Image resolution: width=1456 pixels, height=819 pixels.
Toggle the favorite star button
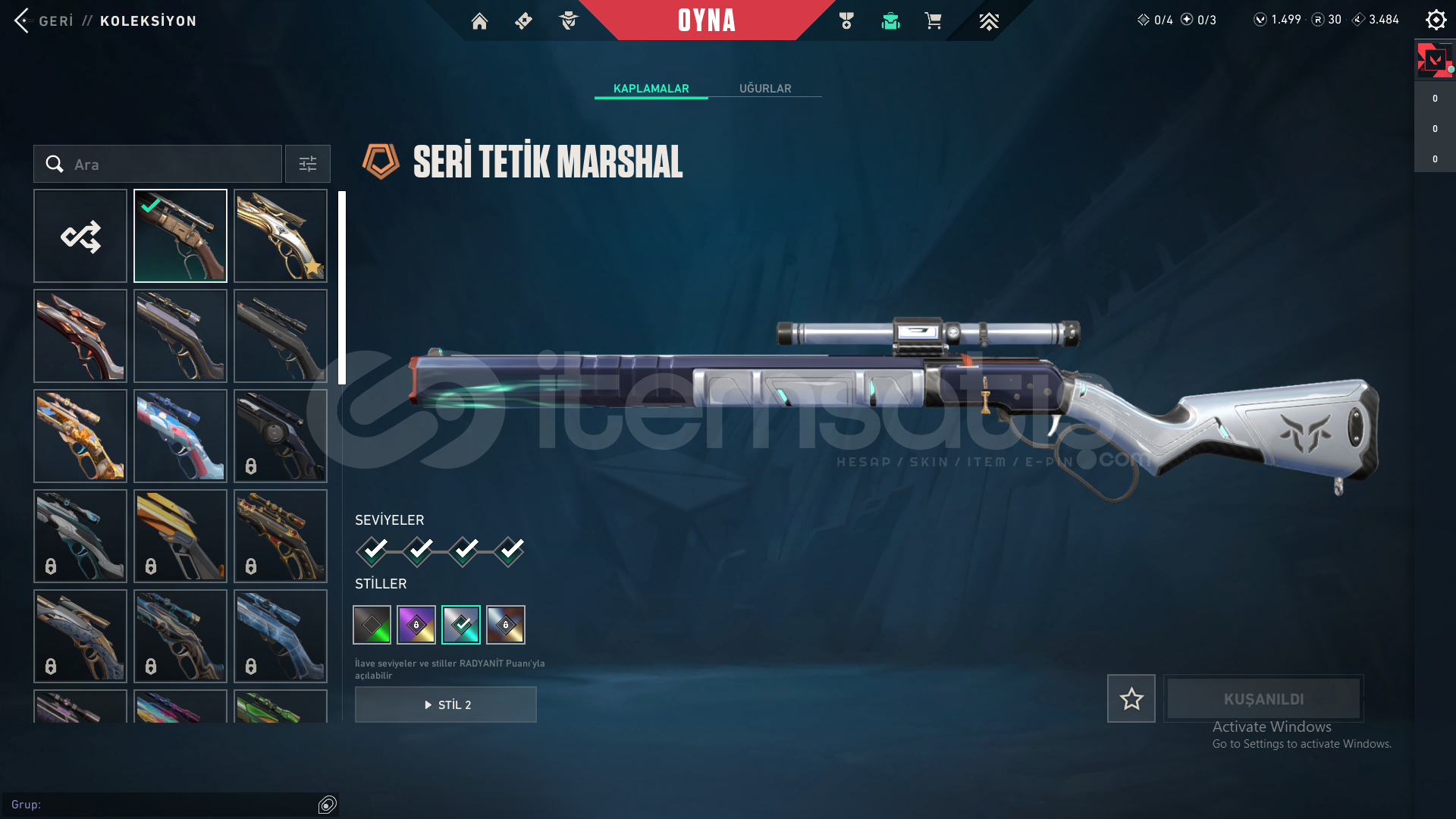pos(1131,698)
